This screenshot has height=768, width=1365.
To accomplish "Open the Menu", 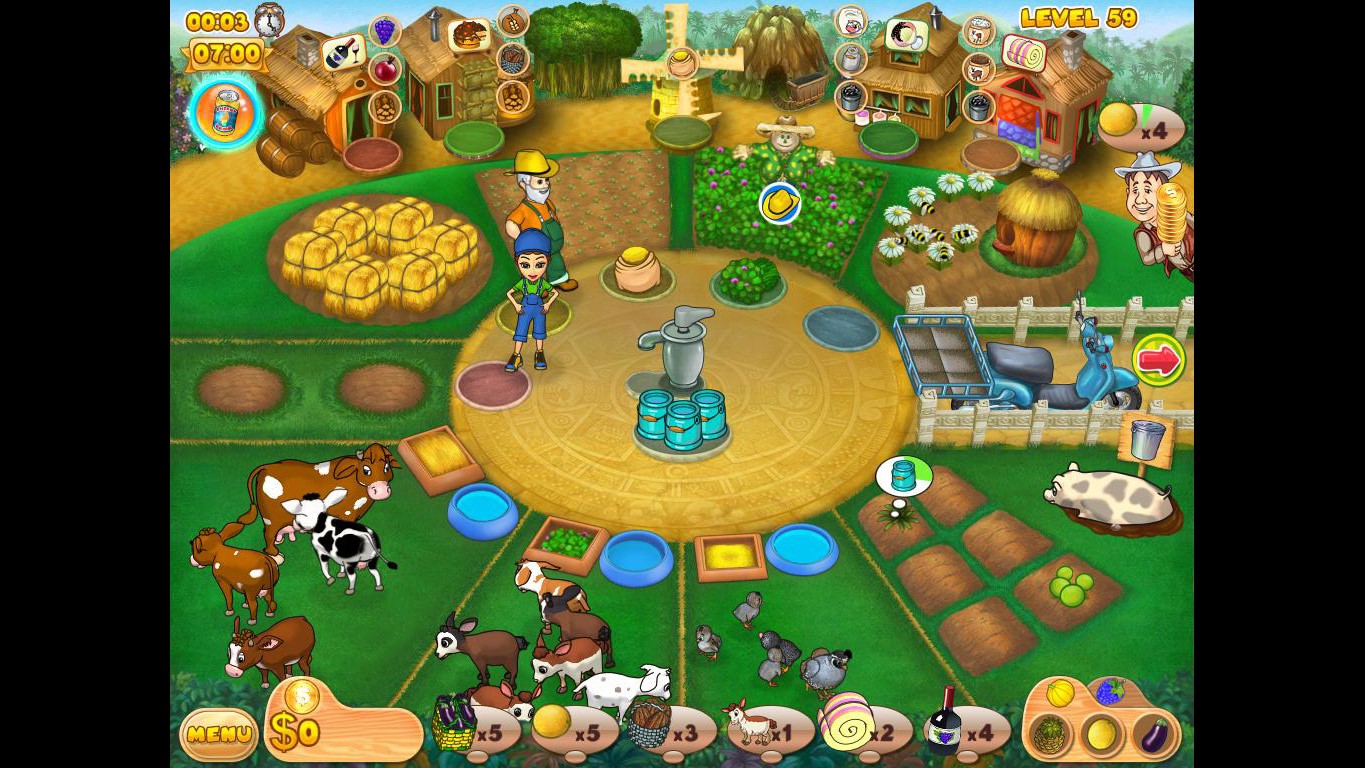I will pyautogui.click(x=217, y=736).
